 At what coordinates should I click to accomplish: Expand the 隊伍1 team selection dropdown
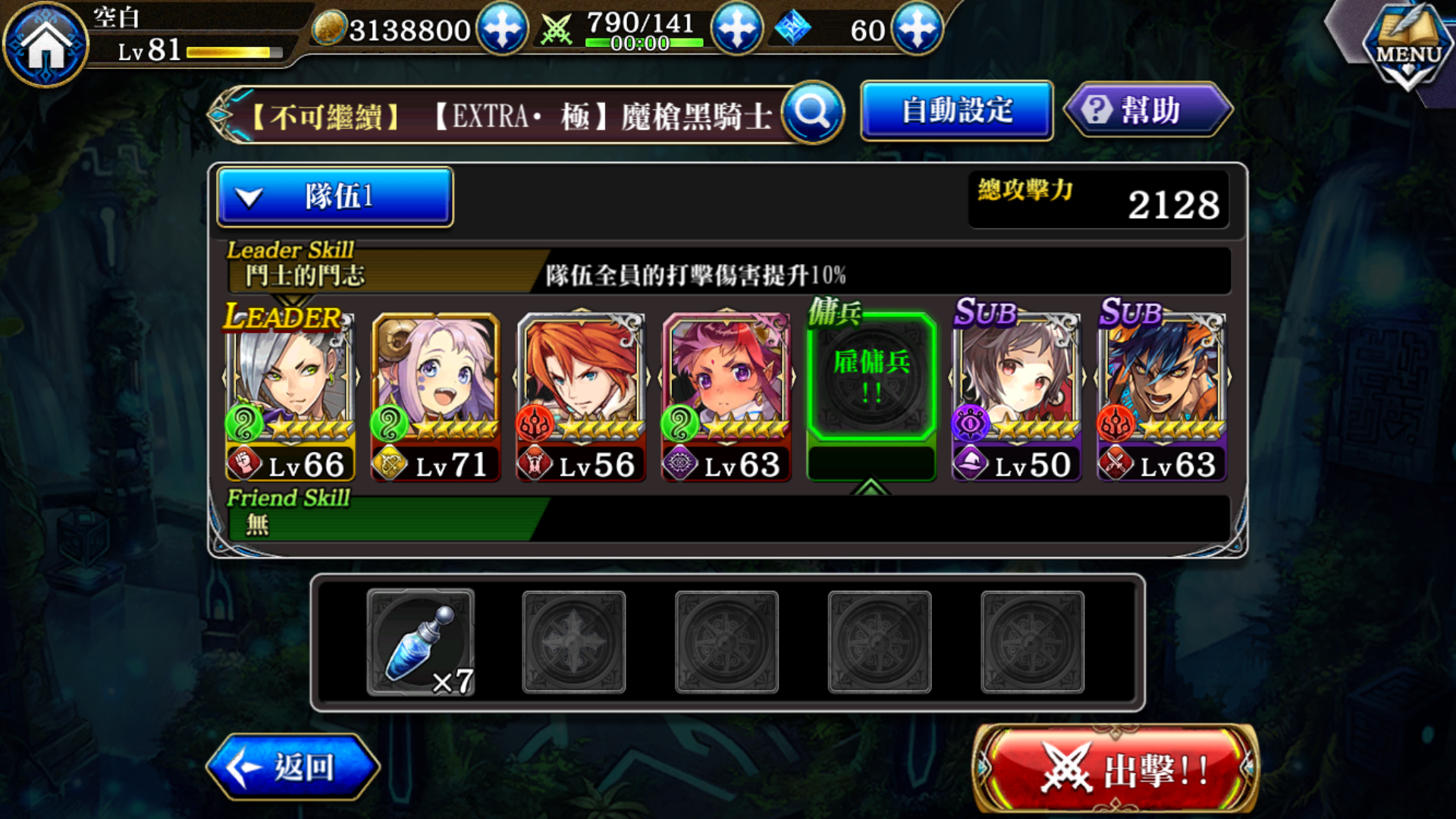pyautogui.click(x=334, y=196)
